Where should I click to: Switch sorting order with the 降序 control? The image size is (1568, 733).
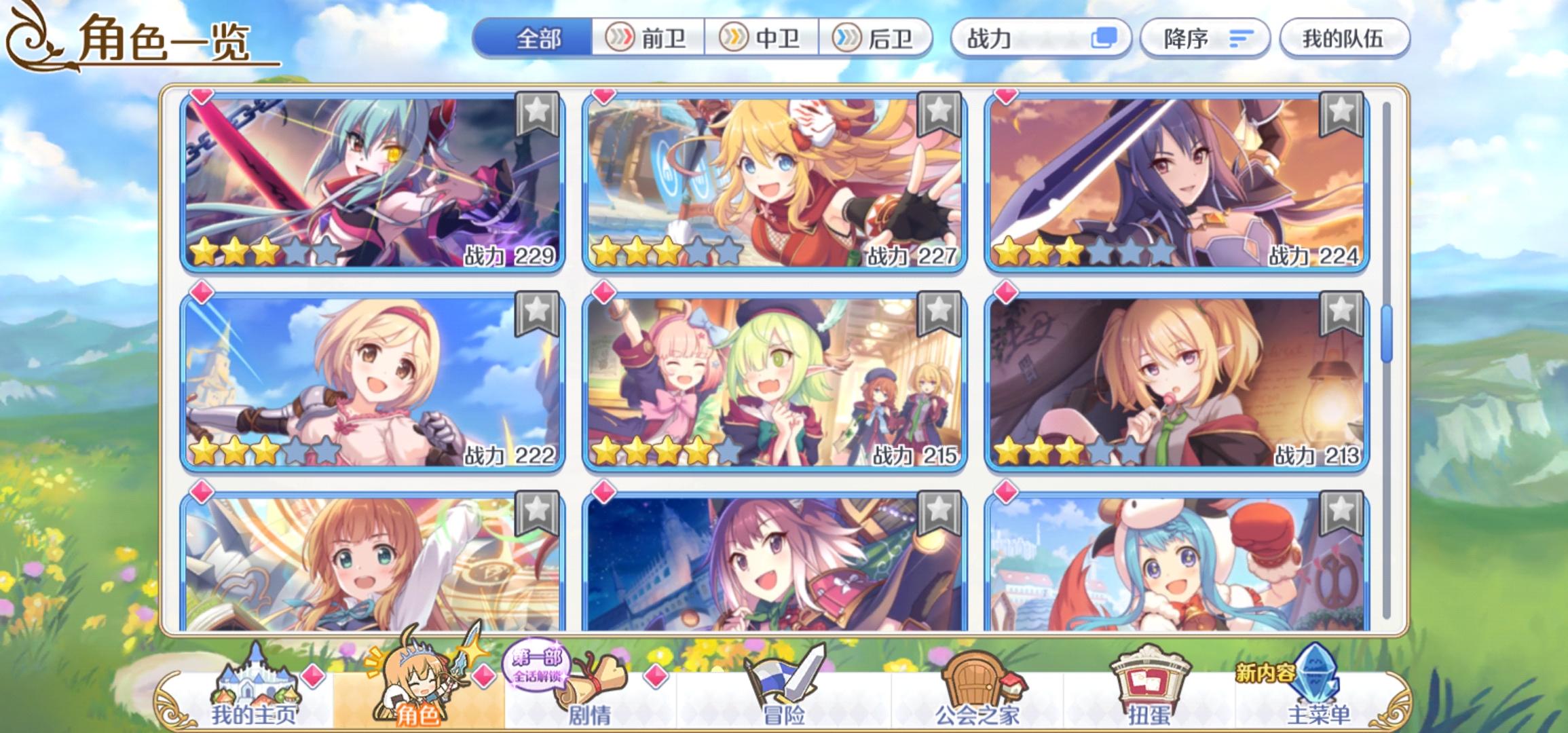[1205, 39]
